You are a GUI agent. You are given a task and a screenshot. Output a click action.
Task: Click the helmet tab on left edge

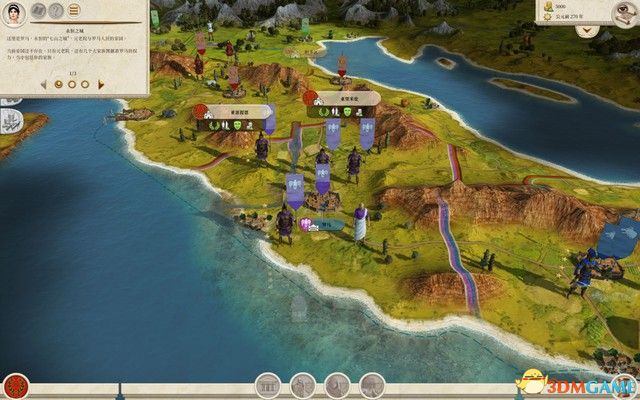coord(13,120)
